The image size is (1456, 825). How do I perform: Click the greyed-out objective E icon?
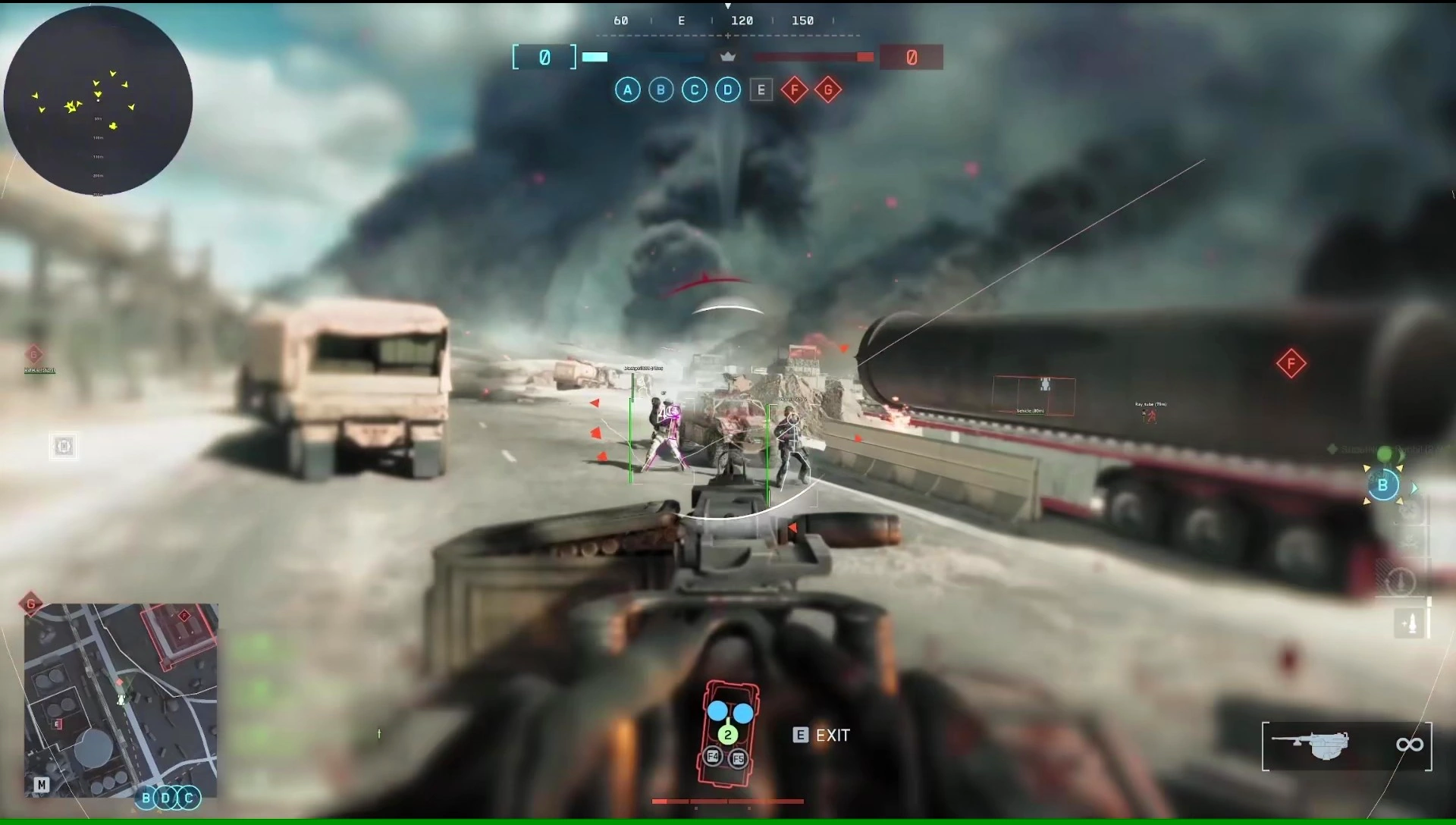(761, 89)
